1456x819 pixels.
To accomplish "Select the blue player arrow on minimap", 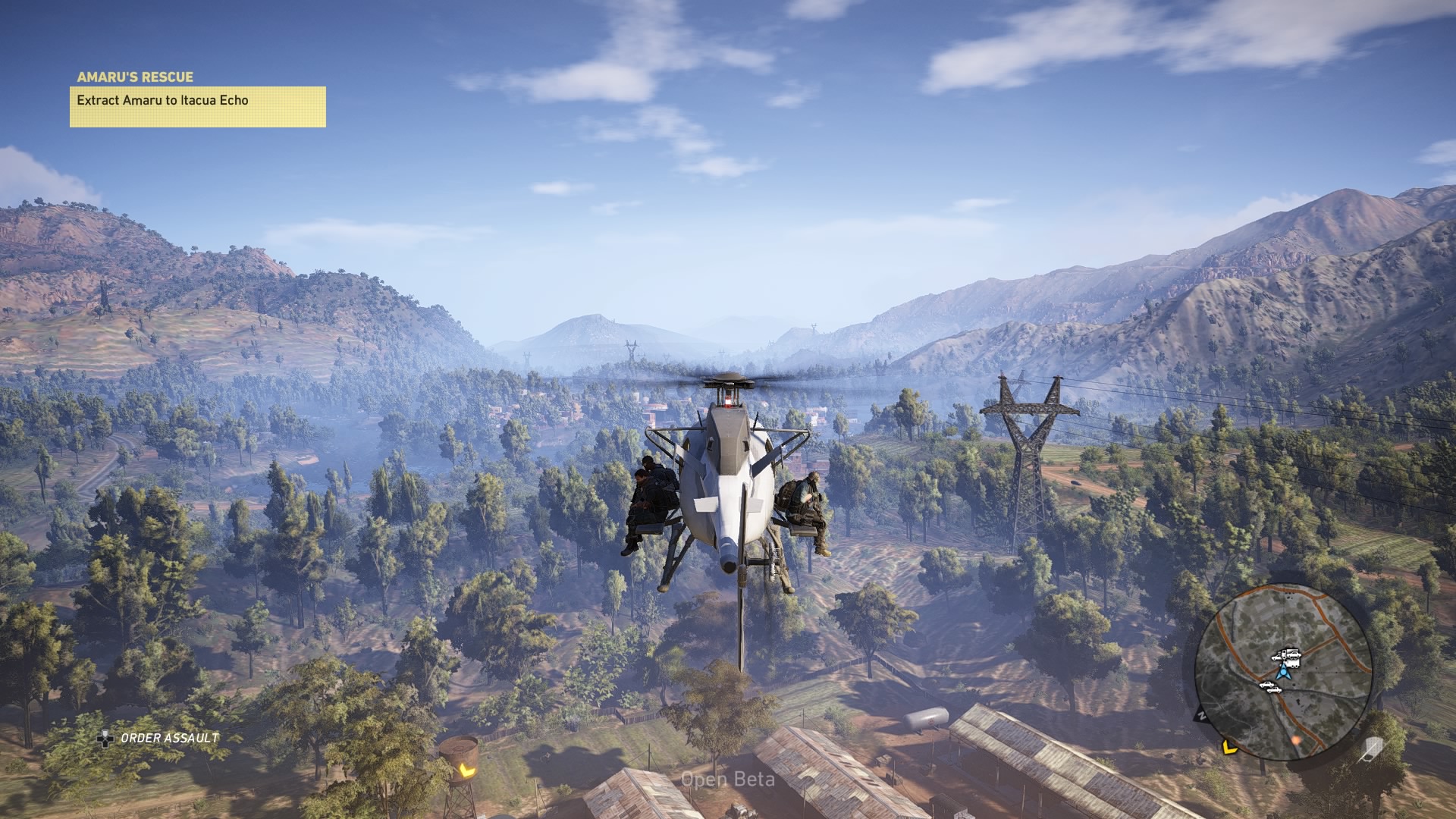I will (1283, 671).
